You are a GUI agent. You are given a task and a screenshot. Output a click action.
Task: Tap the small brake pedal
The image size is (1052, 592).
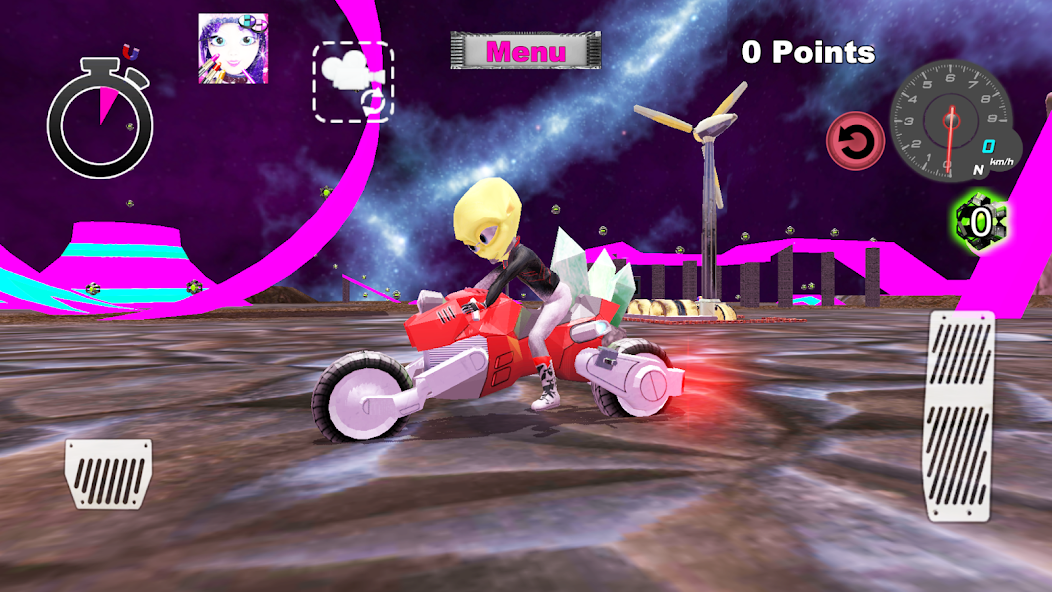[108, 474]
